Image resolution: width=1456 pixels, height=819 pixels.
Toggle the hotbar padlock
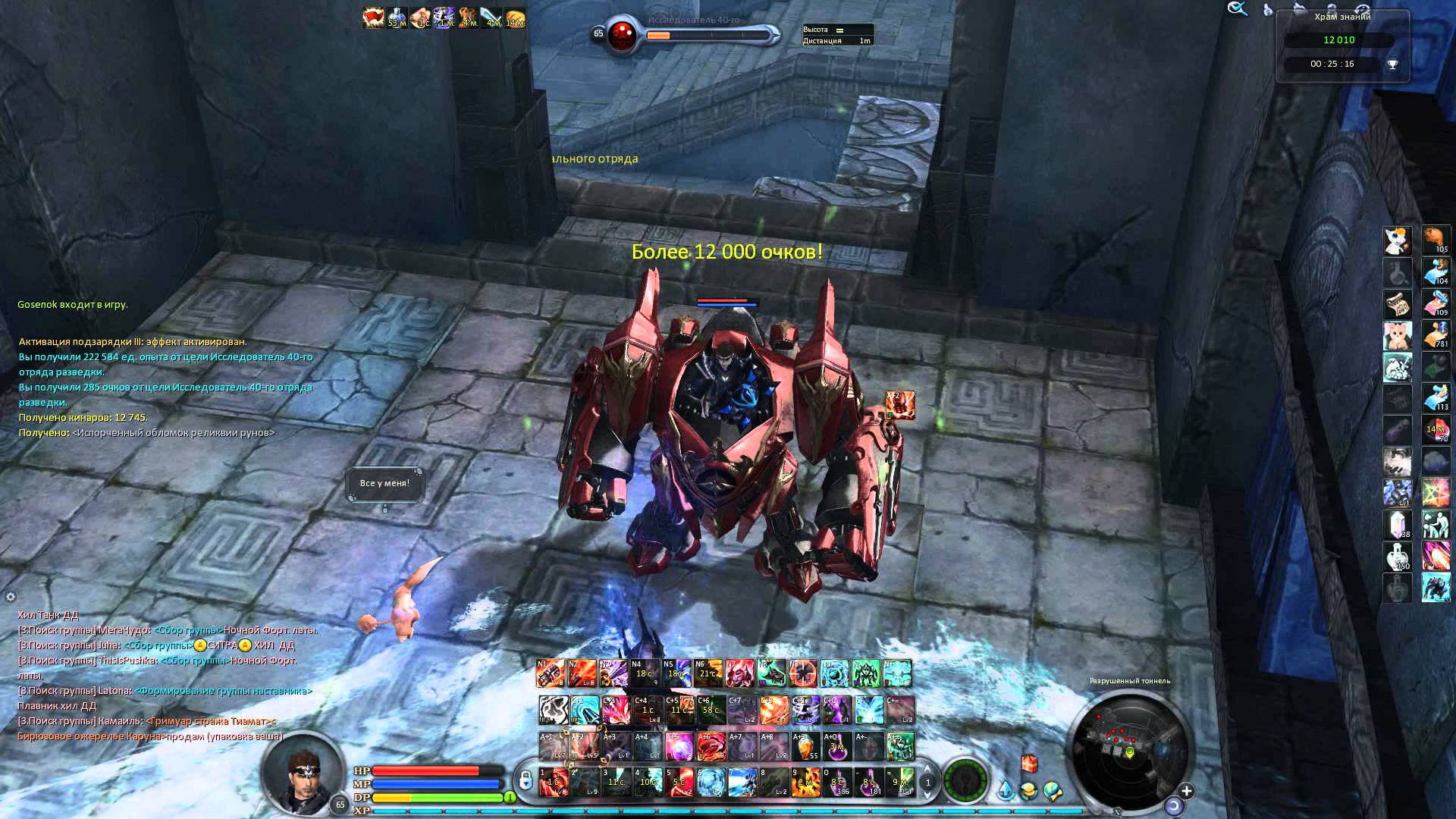[x=525, y=781]
